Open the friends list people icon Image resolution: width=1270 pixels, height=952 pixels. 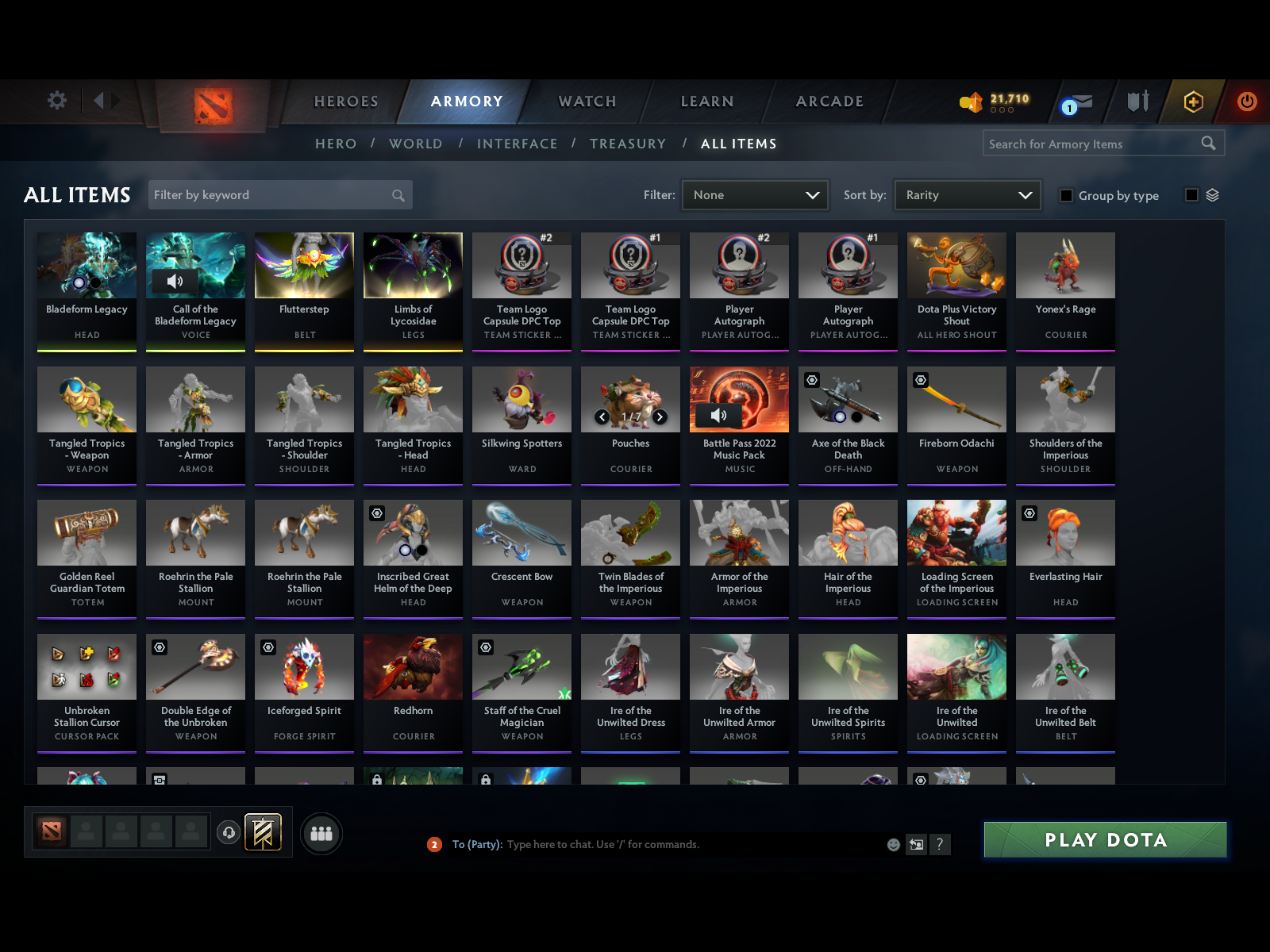(321, 834)
